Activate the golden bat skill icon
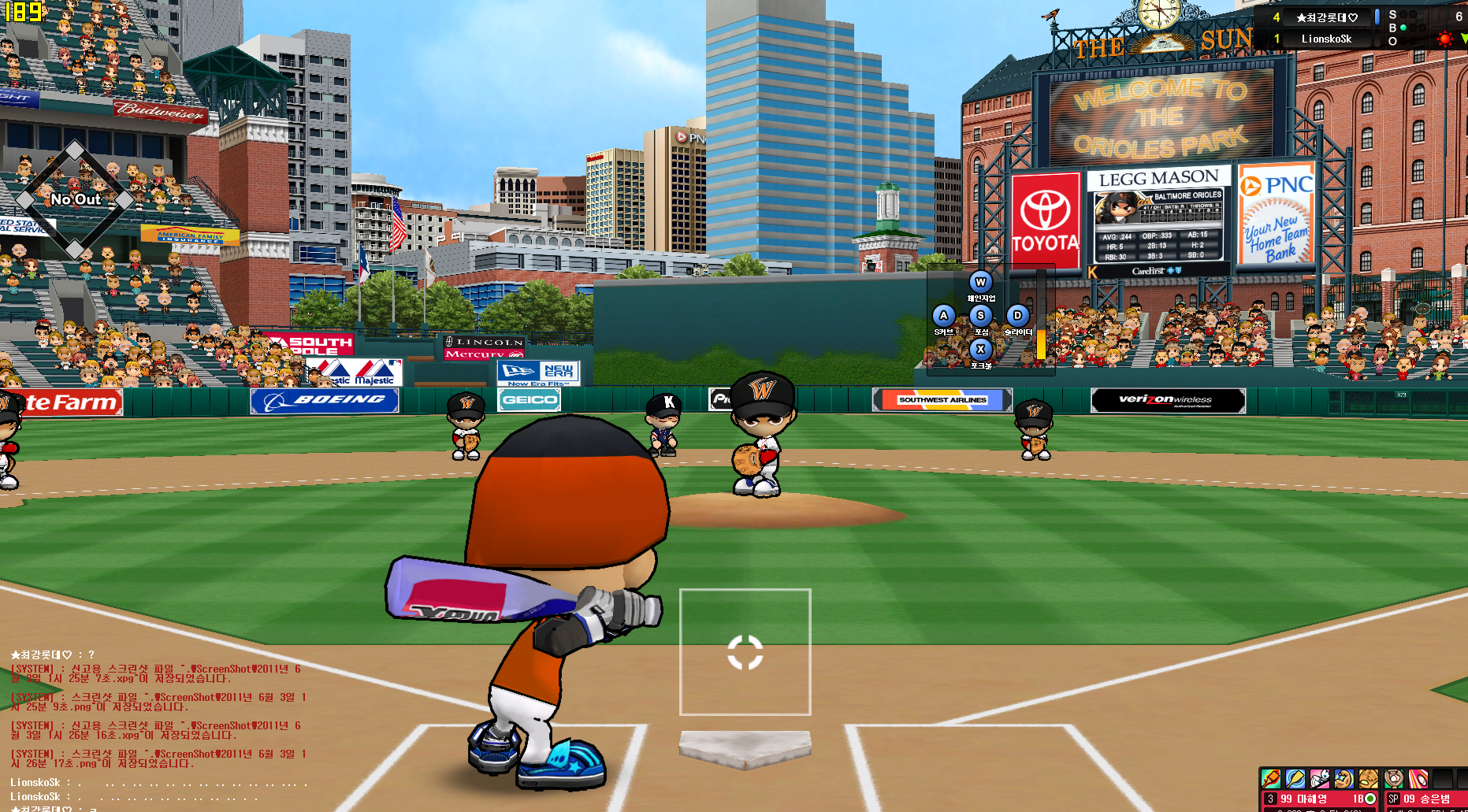The width and height of the screenshot is (1468, 812). 1295,779
